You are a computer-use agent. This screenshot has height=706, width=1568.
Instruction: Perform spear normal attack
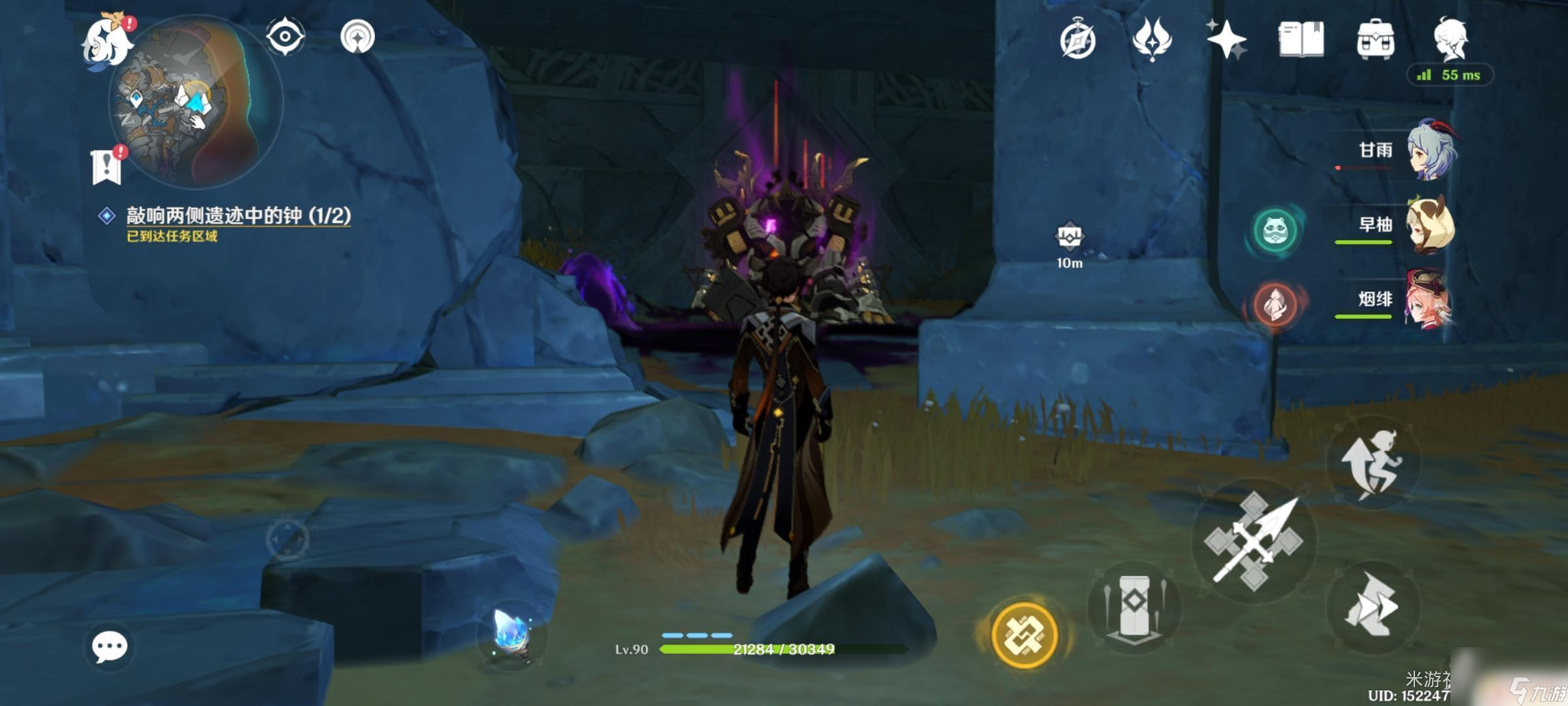1254,541
